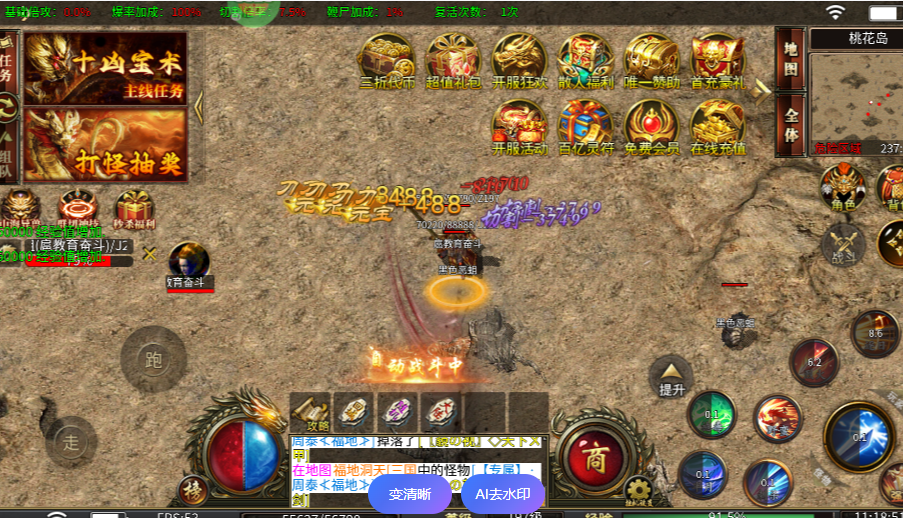Click the AI去水印 watermark removal button
The height and width of the screenshot is (518, 903).
coord(503,494)
